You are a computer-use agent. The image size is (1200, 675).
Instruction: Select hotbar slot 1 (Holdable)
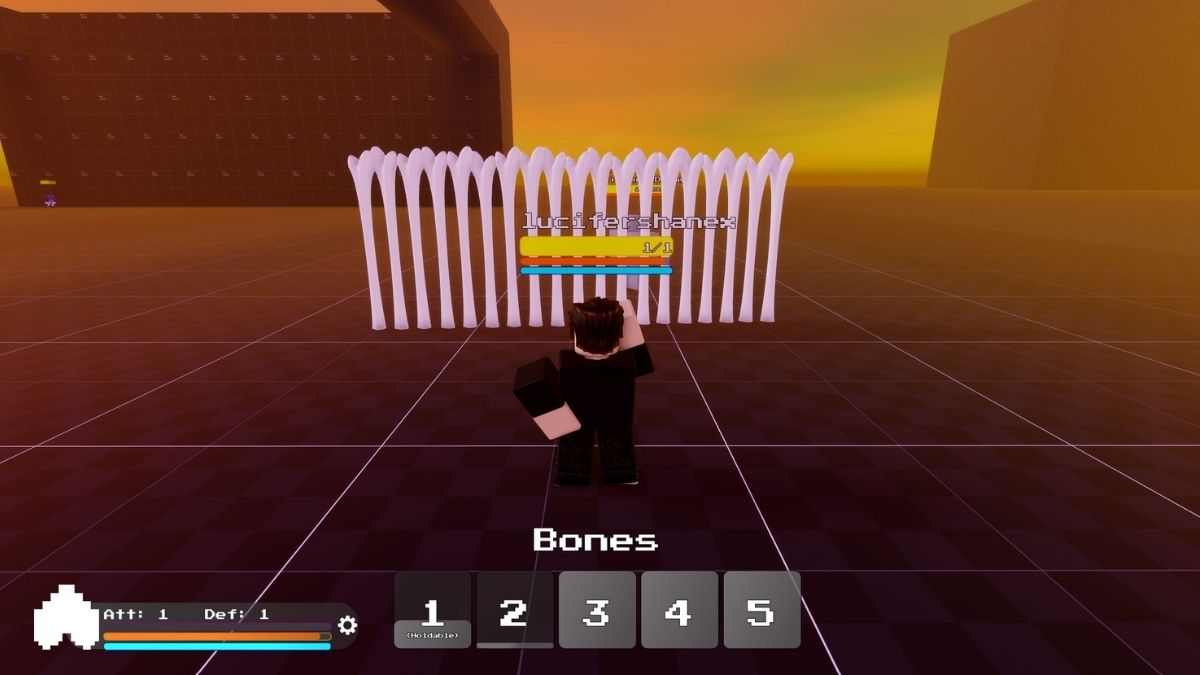[x=432, y=610]
